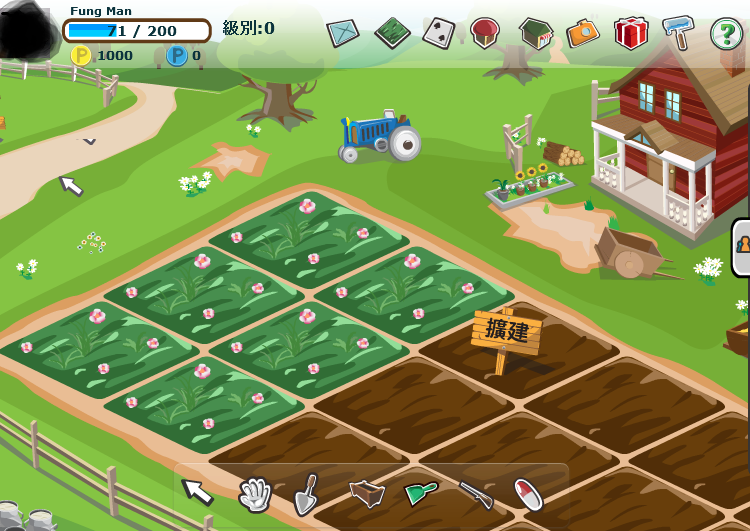This screenshot has height=531, width=750.
Task: Select the arrow cursor tool
Action: 197,491
